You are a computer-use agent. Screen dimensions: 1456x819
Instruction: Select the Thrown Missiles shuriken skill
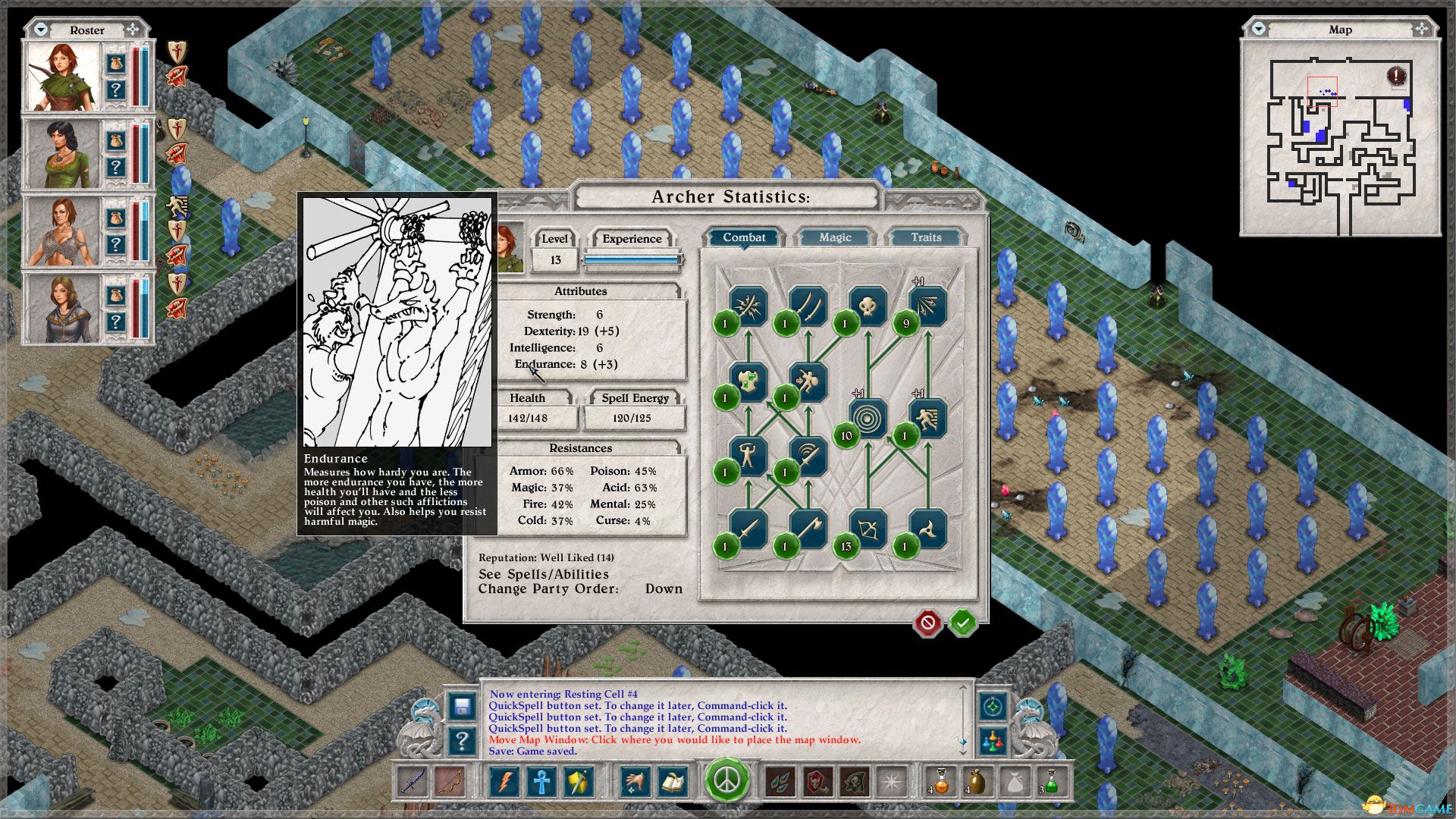(929, 526)
